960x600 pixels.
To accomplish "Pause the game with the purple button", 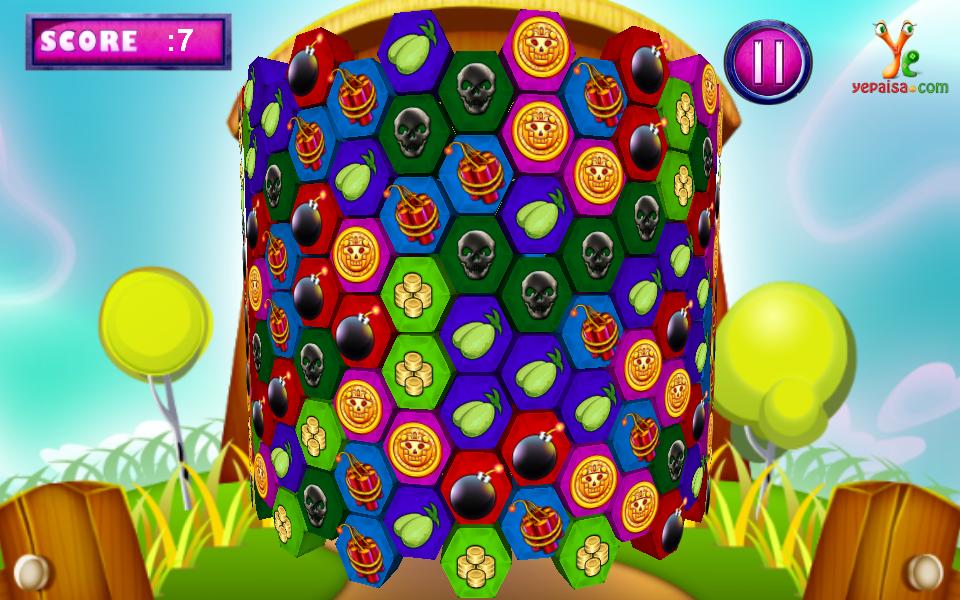I will point(767,62).
